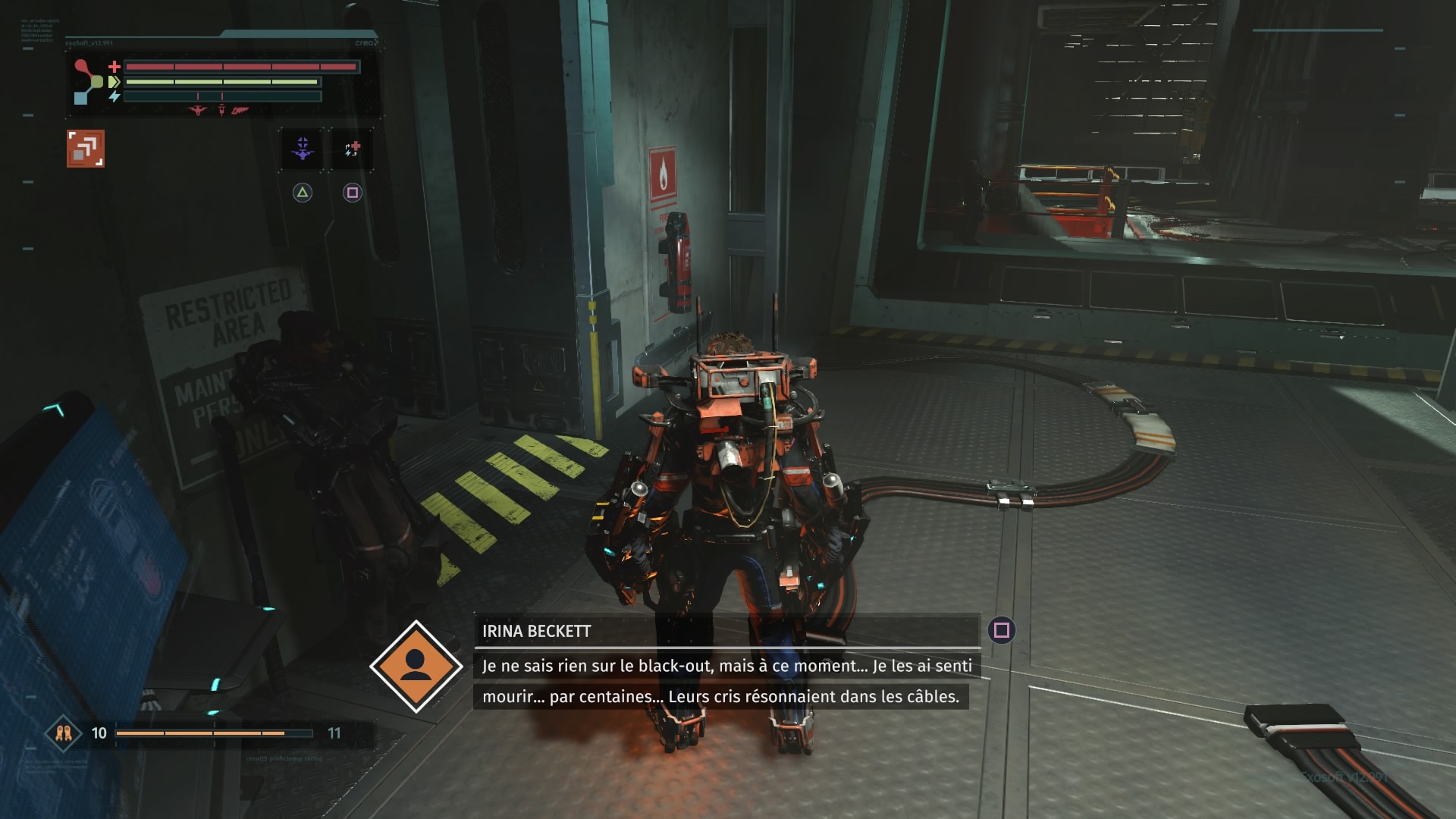Use the health injectable slot
Image resolution: width=1456 pixels, height=819 pixels.
click(x=352, y=149)
